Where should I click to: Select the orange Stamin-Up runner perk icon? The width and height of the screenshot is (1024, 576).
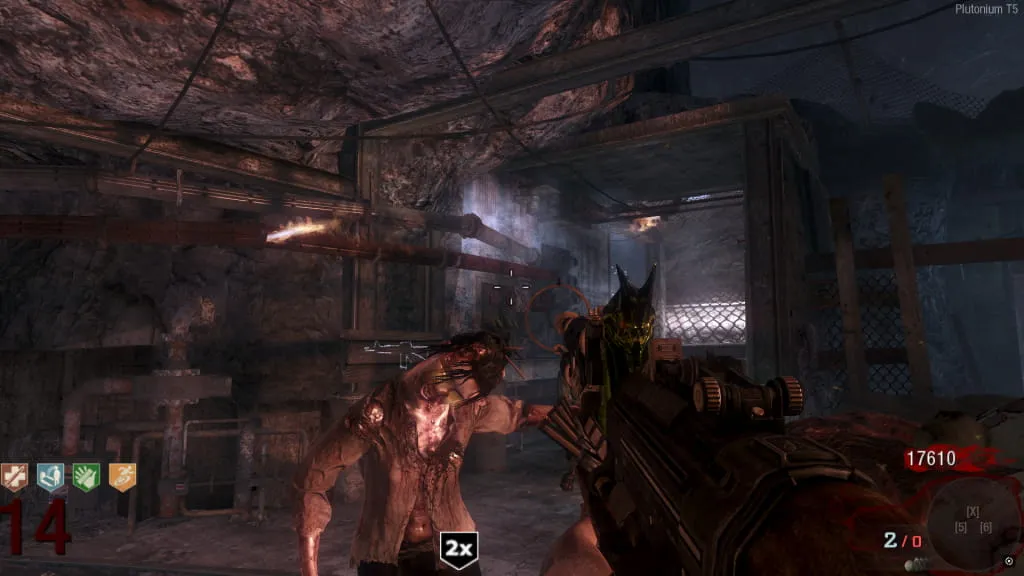(122, 477)
